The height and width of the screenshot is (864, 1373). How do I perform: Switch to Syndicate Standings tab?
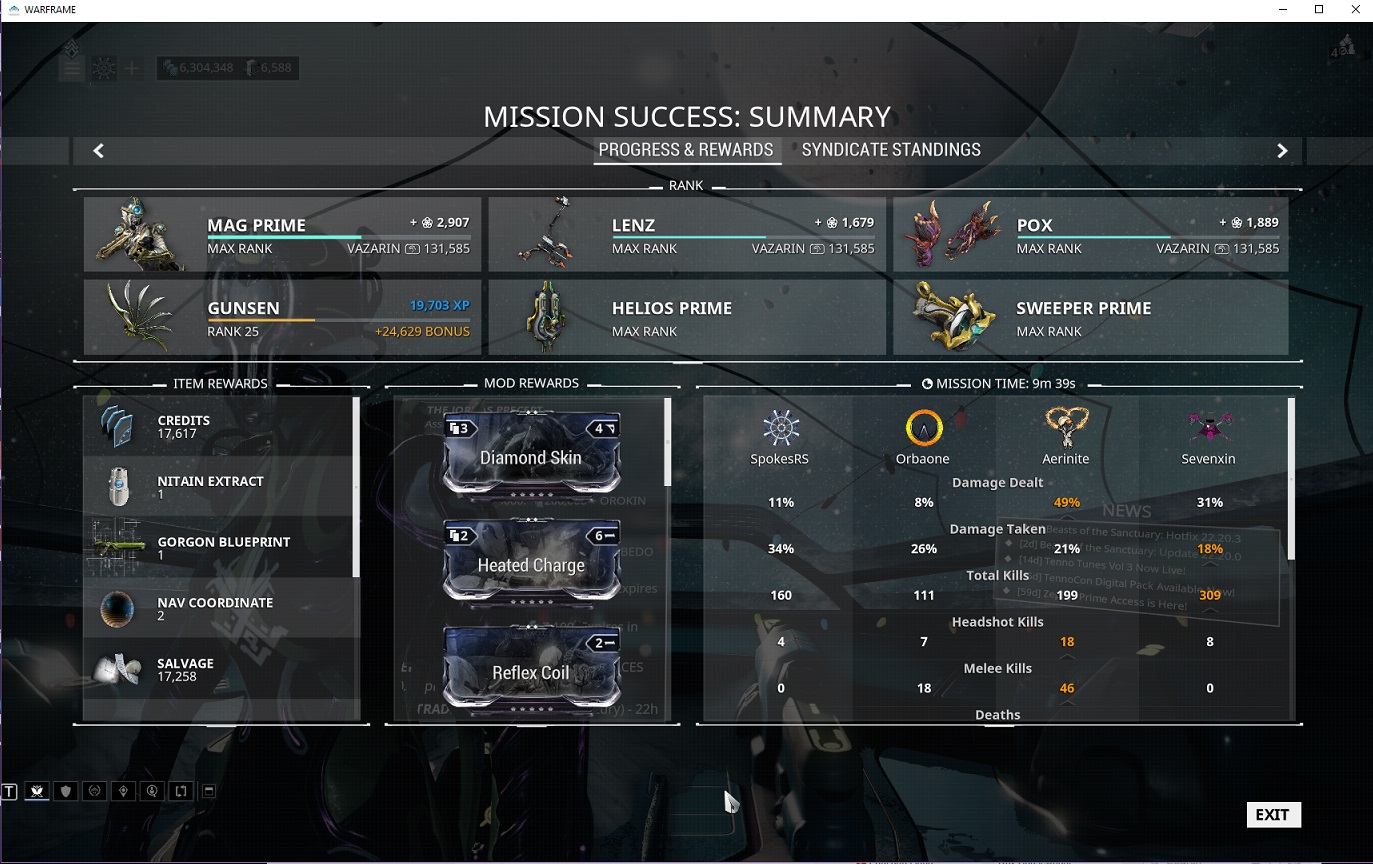tap(891, 150)
